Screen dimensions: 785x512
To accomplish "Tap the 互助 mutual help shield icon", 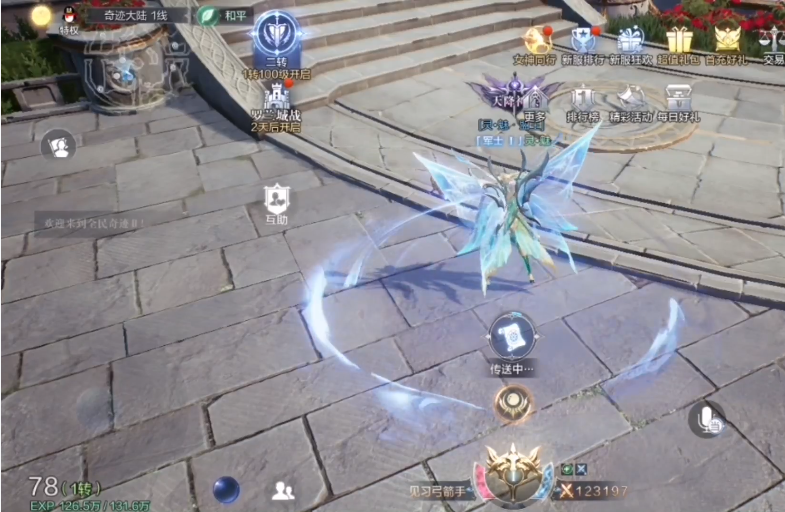I will [277, 199].
